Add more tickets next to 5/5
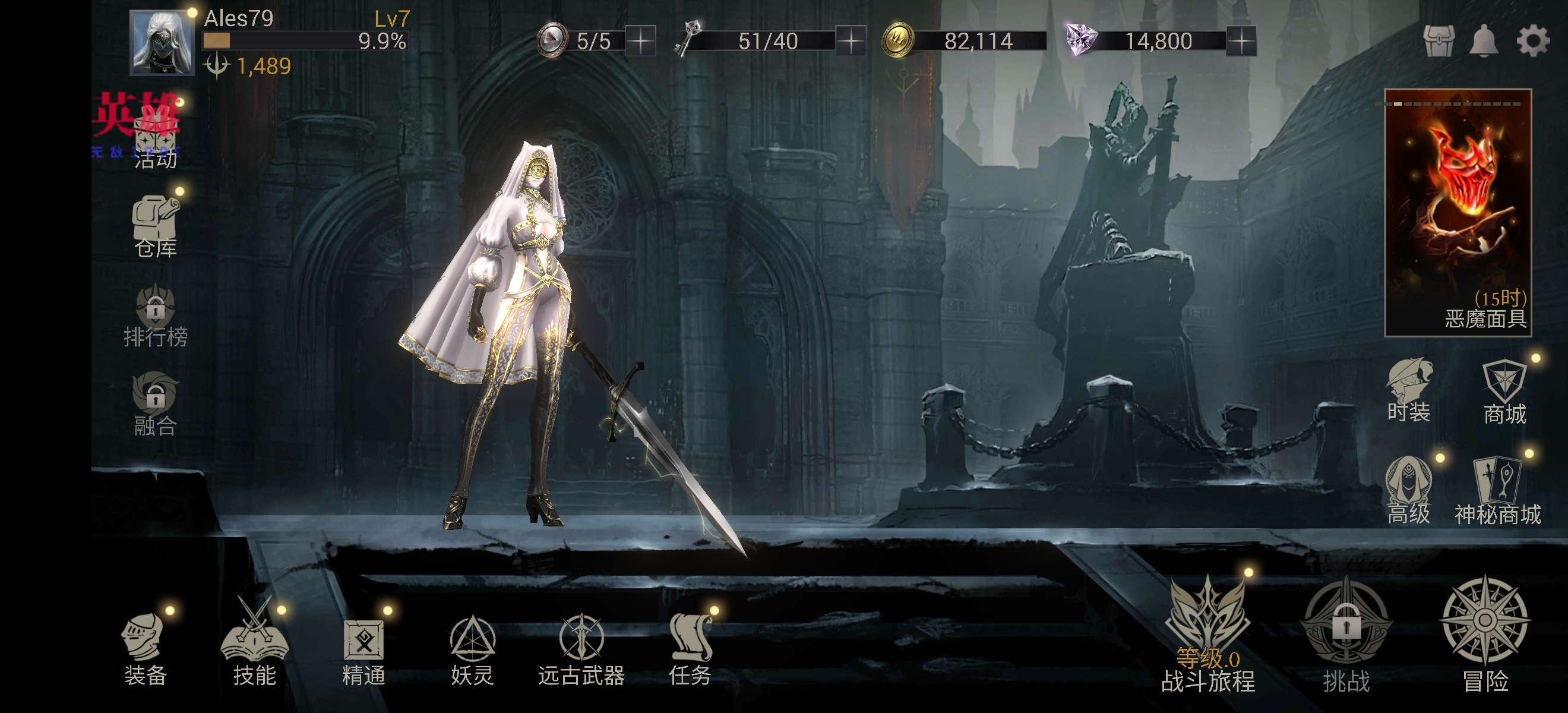1568x713 pixels. pos(640,42)
